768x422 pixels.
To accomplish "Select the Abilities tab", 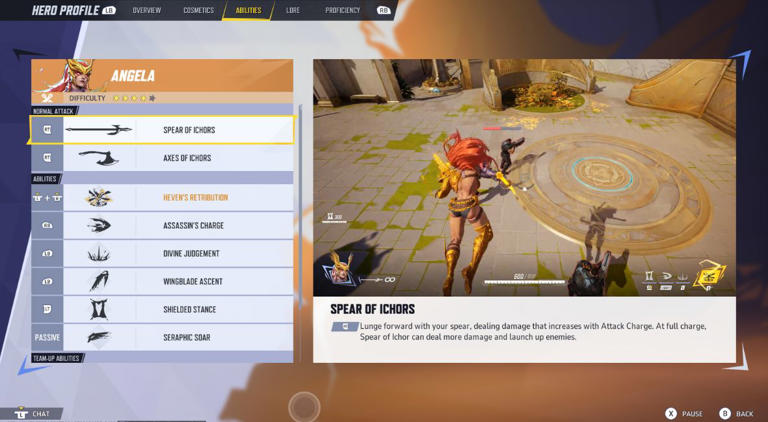I will (248, 10).
